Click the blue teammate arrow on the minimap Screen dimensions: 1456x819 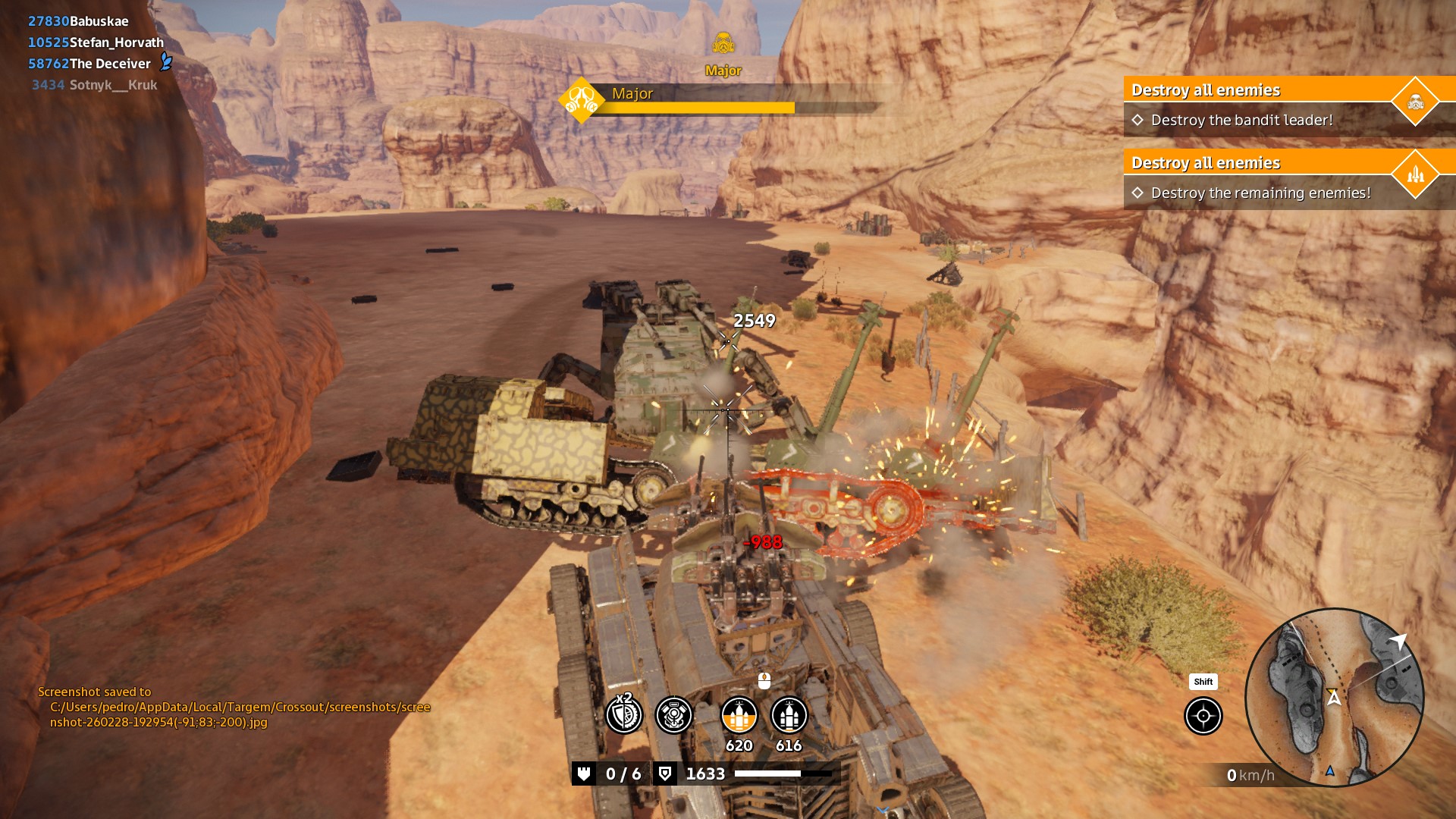click(1329, 771)
